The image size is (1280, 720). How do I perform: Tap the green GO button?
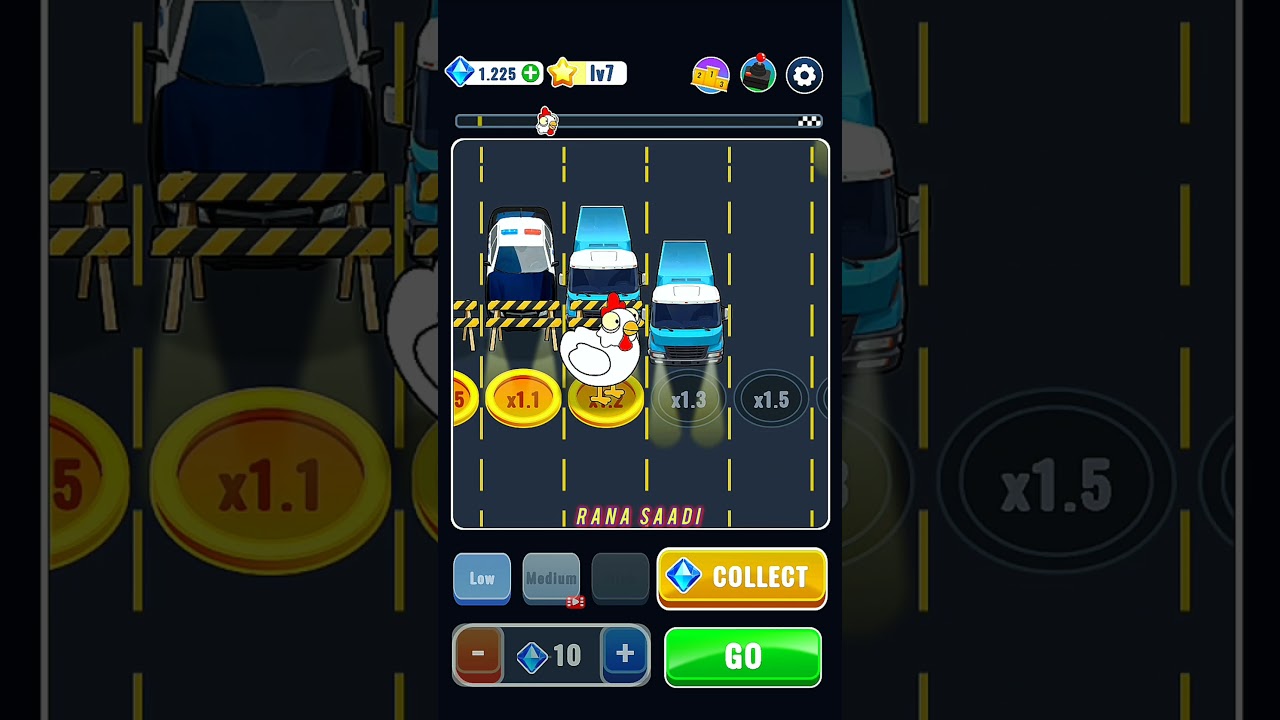click(742, 656)
